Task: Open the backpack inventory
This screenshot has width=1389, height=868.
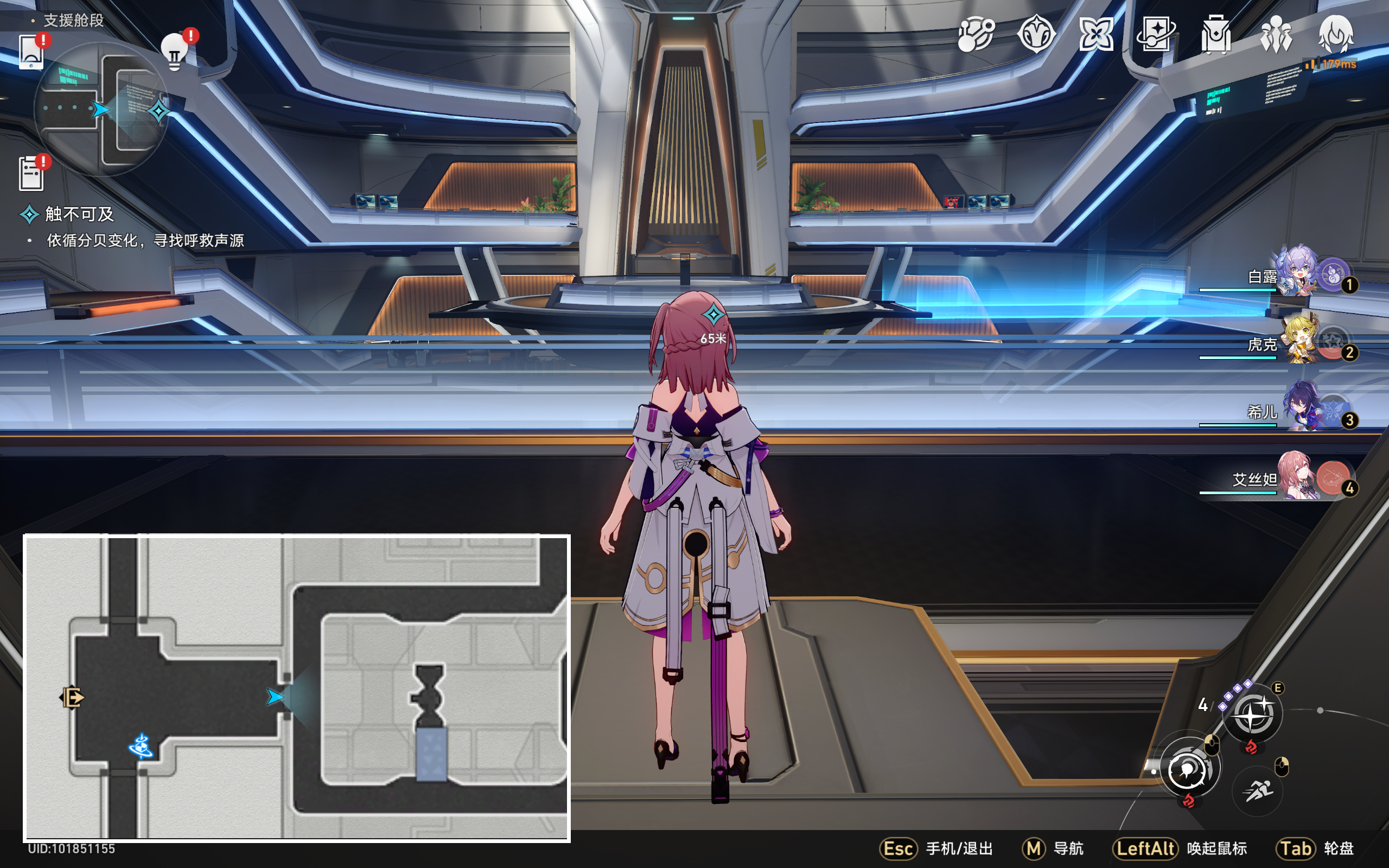Action: [x=1216, y=34]
